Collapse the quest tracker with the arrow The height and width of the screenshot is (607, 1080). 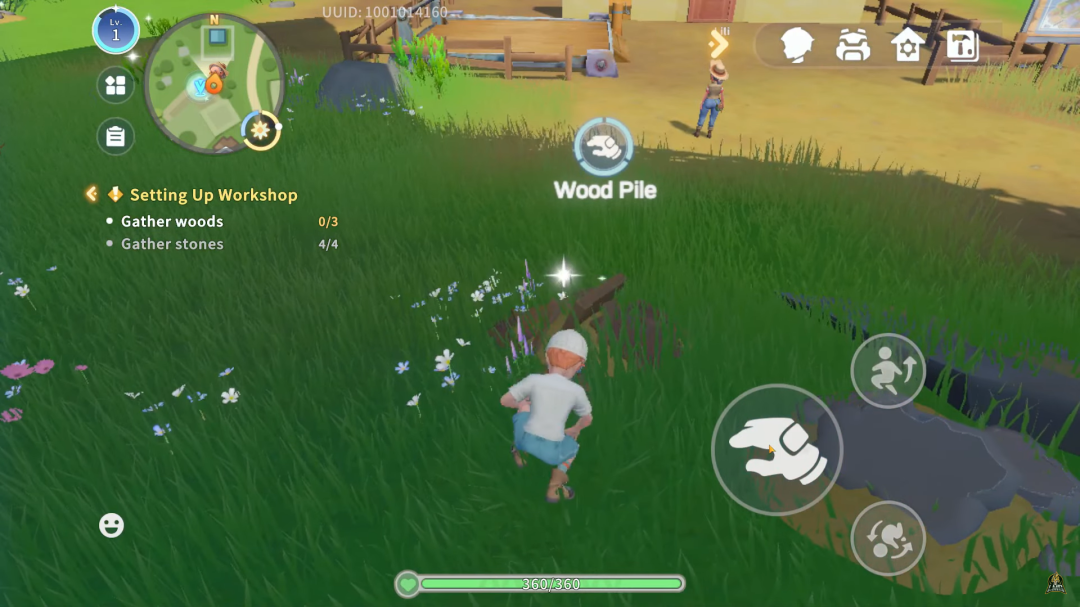(x=92, y=194)
